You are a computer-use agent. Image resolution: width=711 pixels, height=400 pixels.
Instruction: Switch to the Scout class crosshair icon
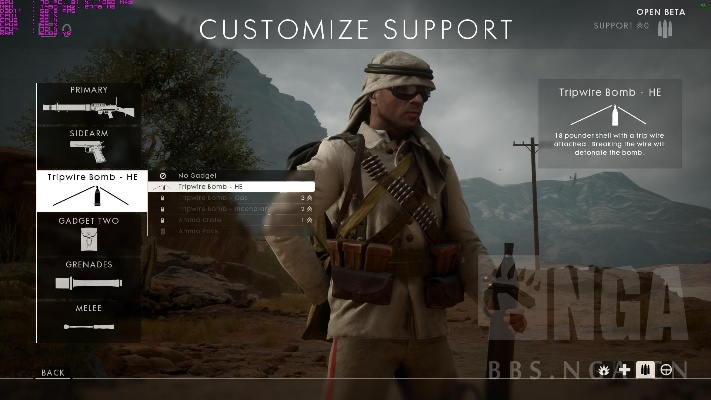[667, 370]
